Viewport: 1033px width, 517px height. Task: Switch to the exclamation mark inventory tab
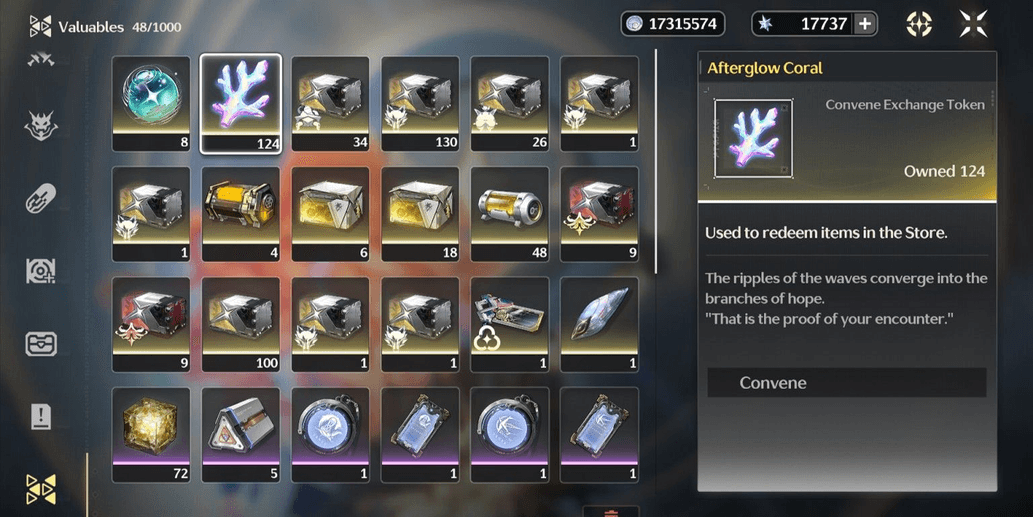tap(41, 416)
